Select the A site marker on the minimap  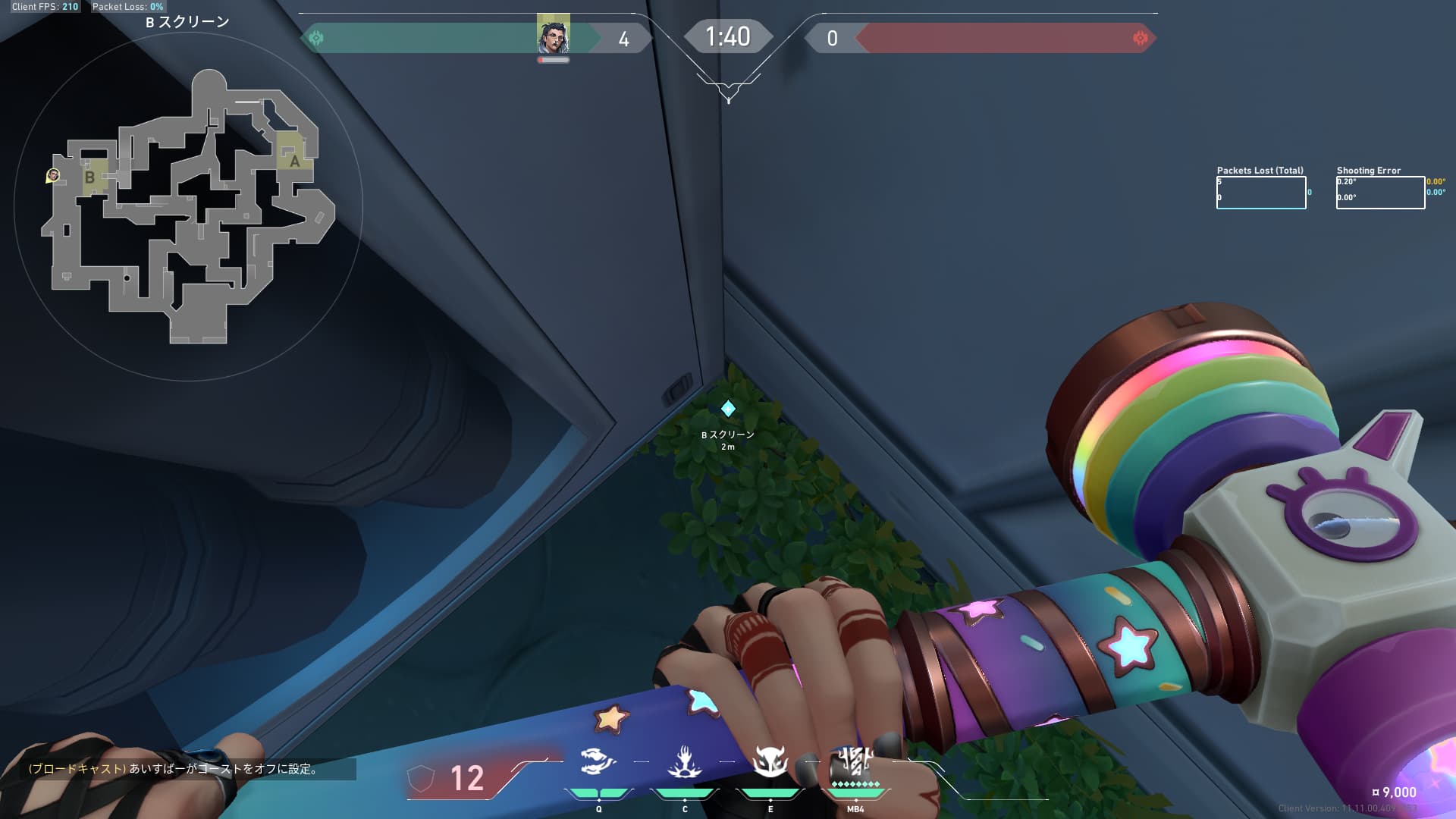tap(294, 160)
